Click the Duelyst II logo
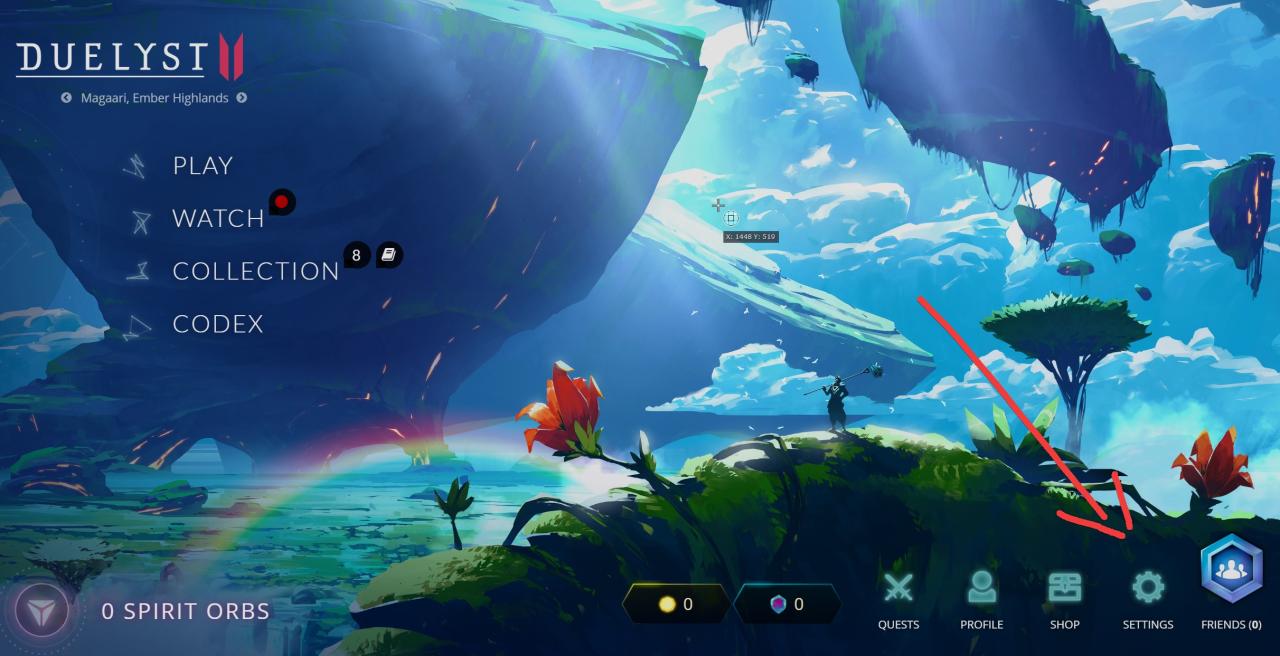Screen dimensions: 1280x656 click(x=130, y=58)
